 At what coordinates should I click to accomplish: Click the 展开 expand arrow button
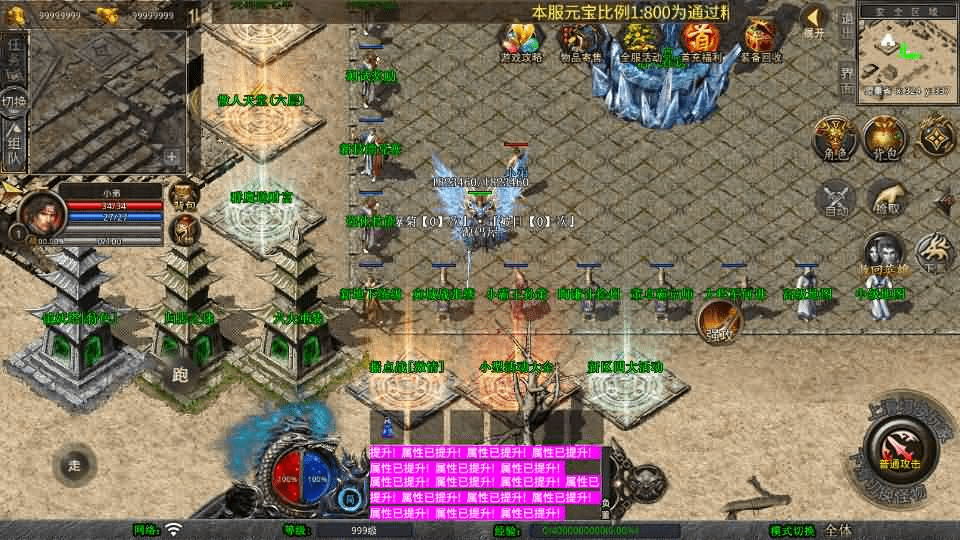[815, 21]
